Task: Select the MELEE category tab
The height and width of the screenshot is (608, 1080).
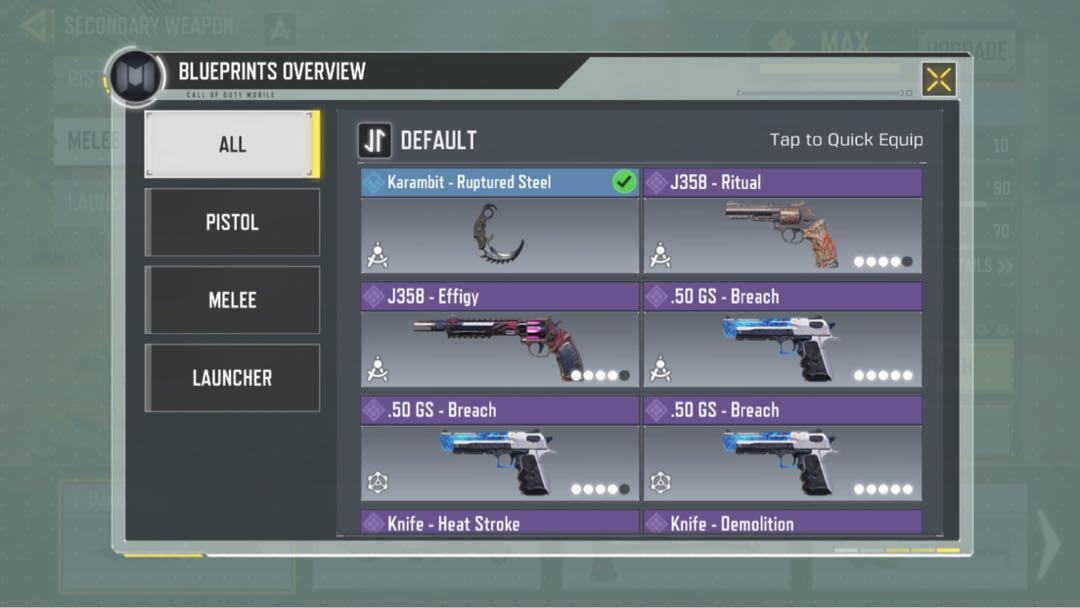Action: coord(232,300)
